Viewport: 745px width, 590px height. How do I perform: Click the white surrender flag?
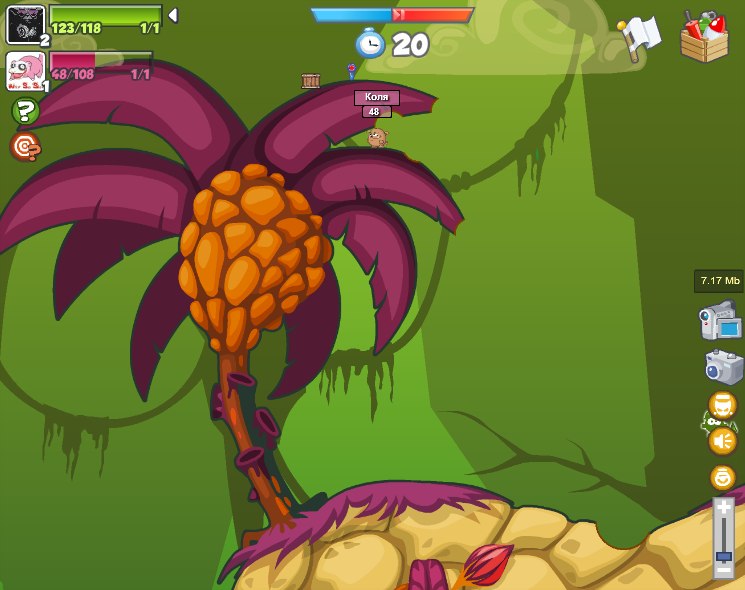coord(639,38)
